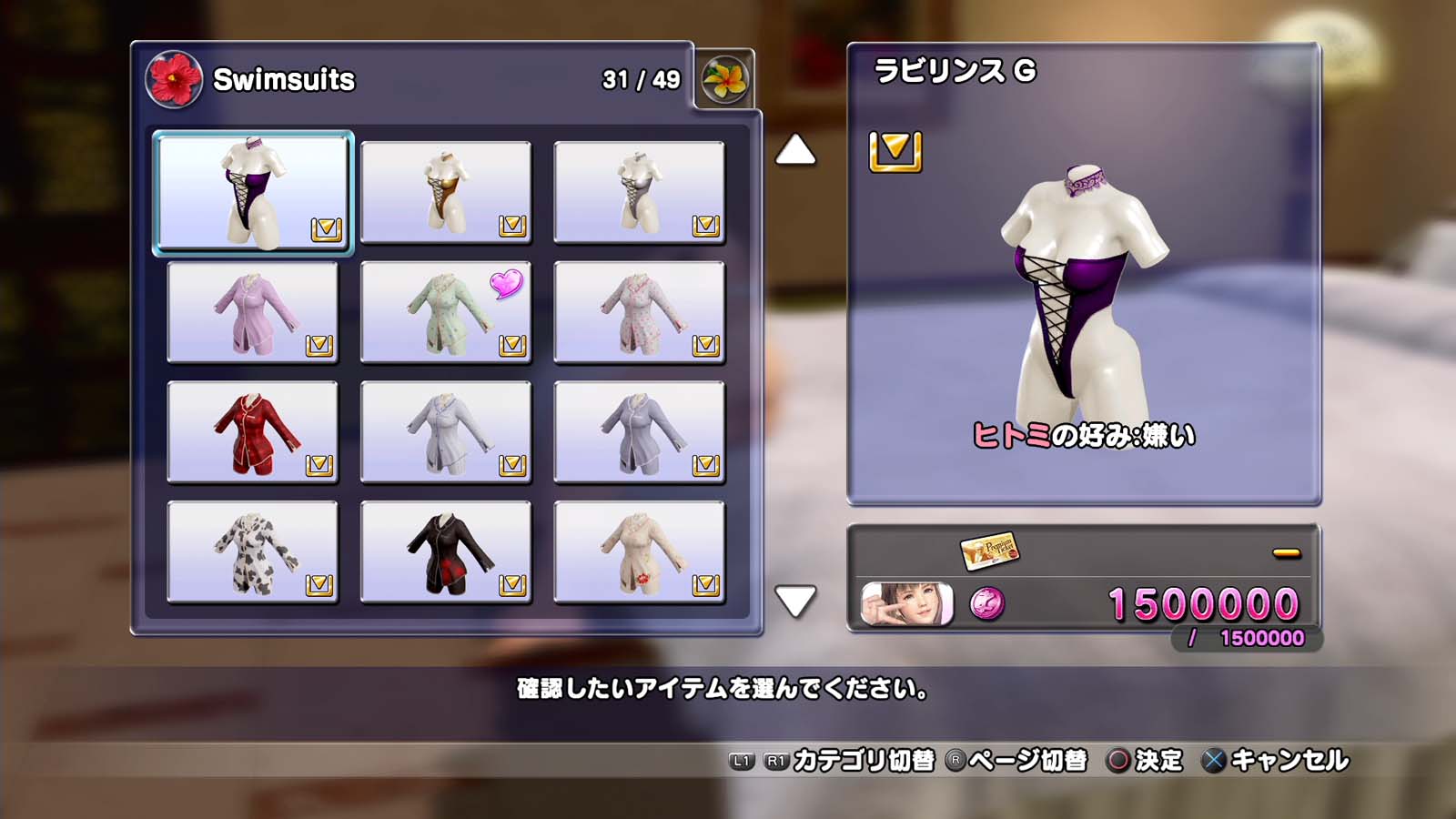Open the red hibiscus Swimsuits category
Screen dimensions: 1456x819
pyautogui.click(x=174, y=79)
